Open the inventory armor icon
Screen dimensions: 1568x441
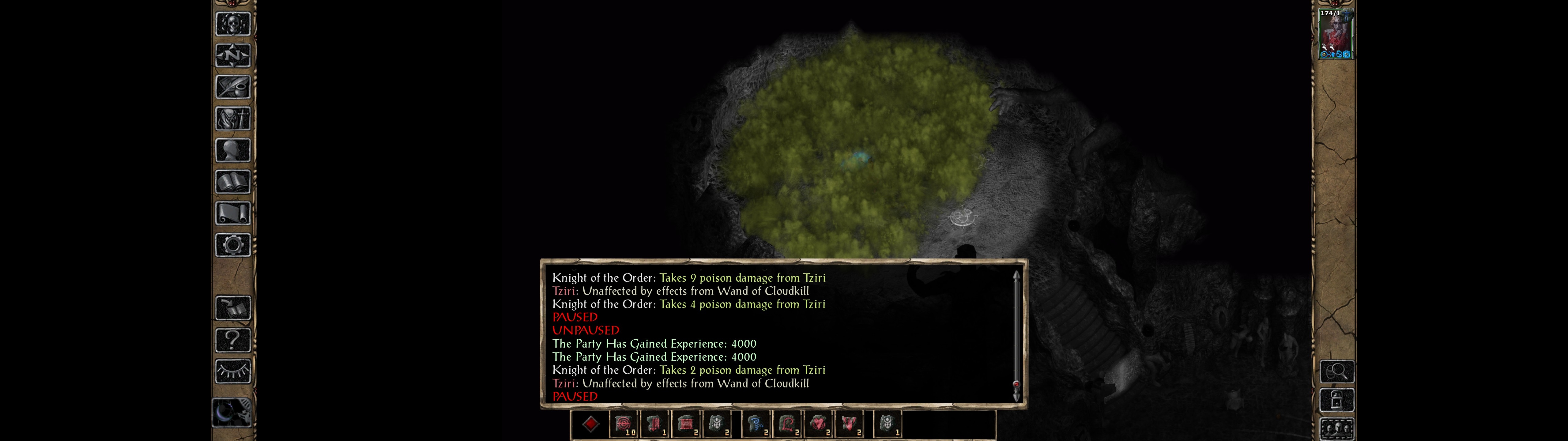point(232,119)
